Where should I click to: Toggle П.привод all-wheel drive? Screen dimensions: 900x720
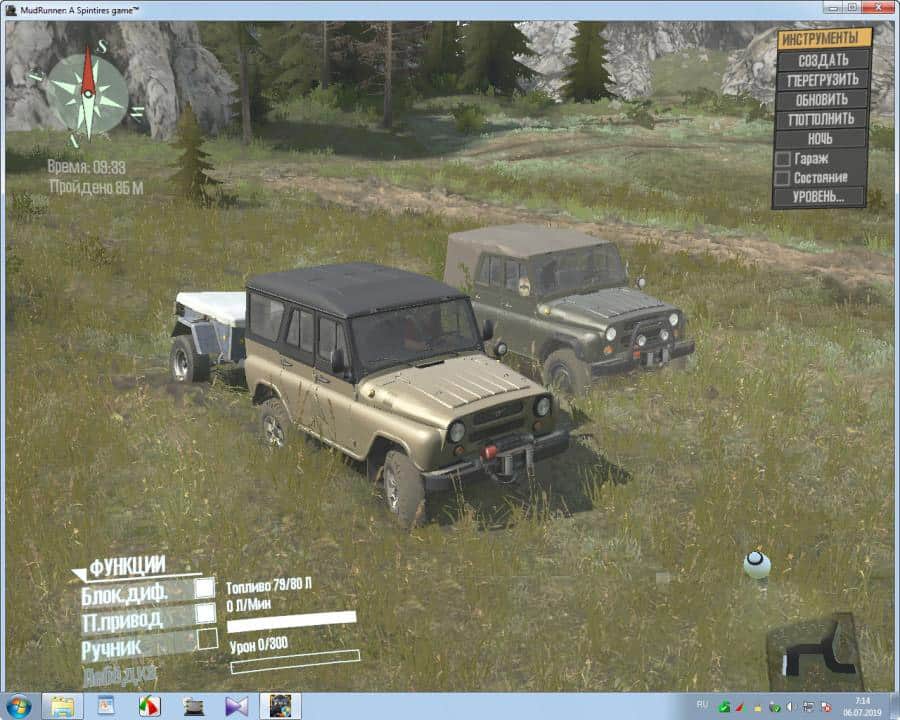tap(205, 614)
